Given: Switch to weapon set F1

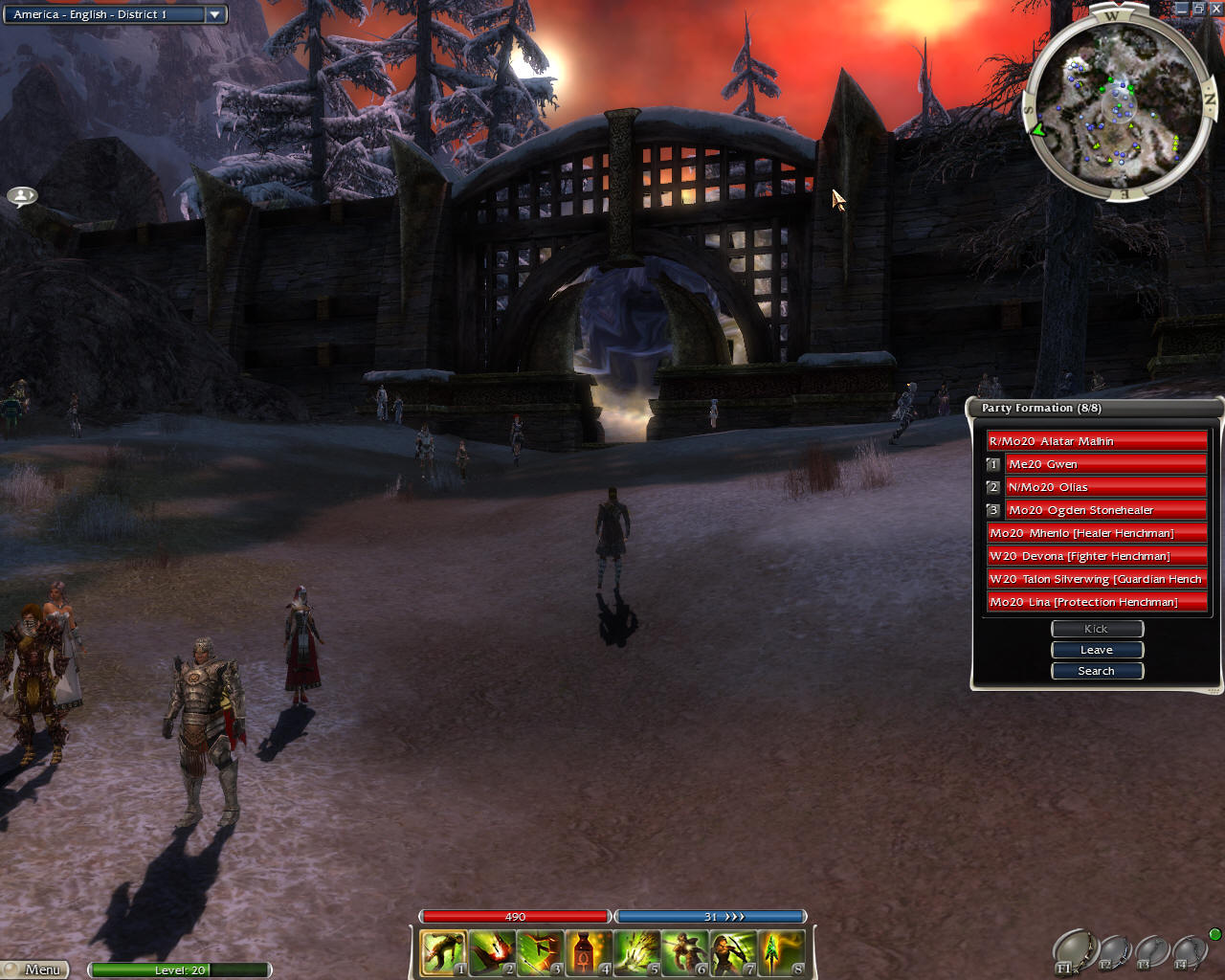Looking at the screenshot, I should click(x=1075, y=951).
